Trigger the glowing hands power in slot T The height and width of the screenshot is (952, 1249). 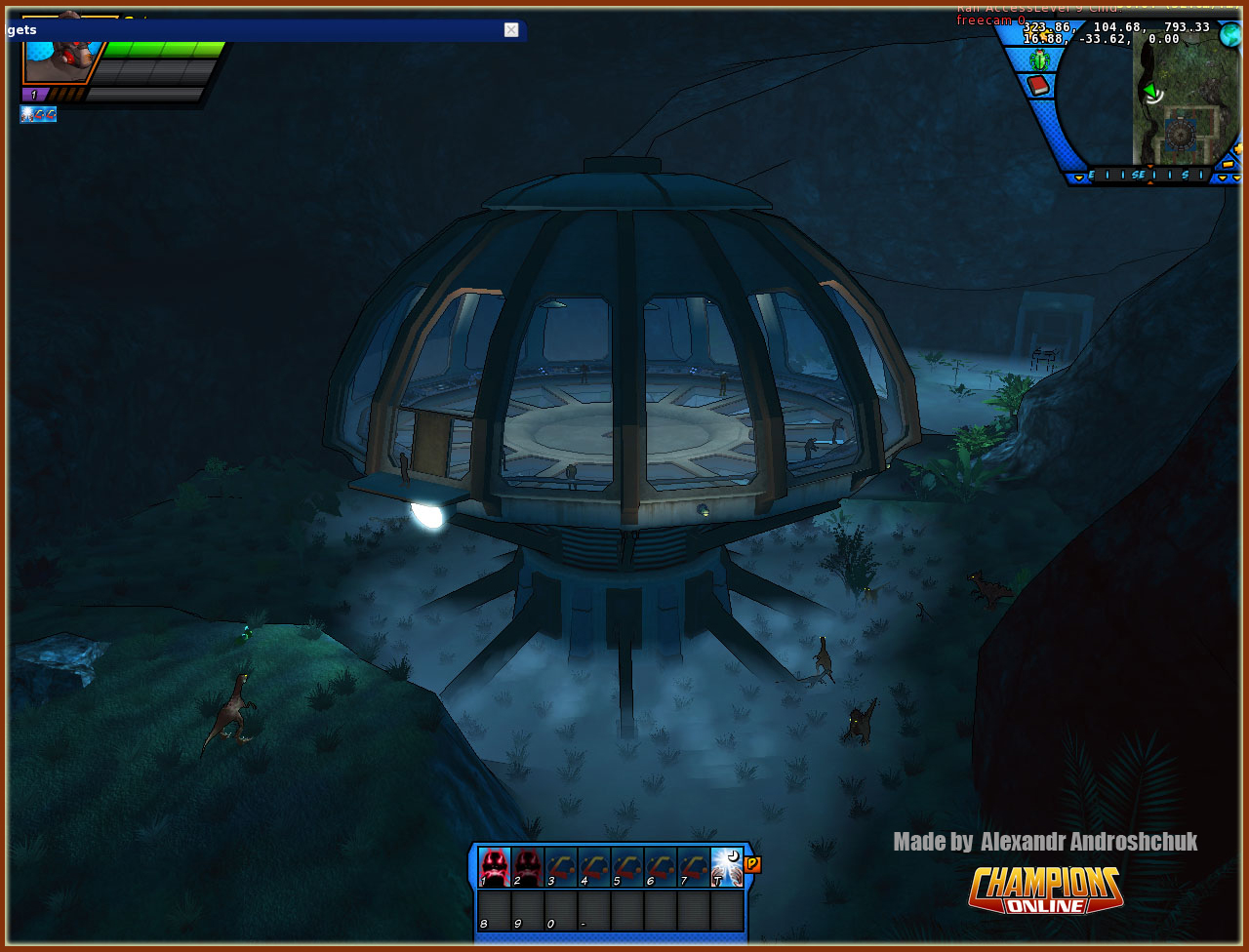pyautogui.click(x=727, y=866)
